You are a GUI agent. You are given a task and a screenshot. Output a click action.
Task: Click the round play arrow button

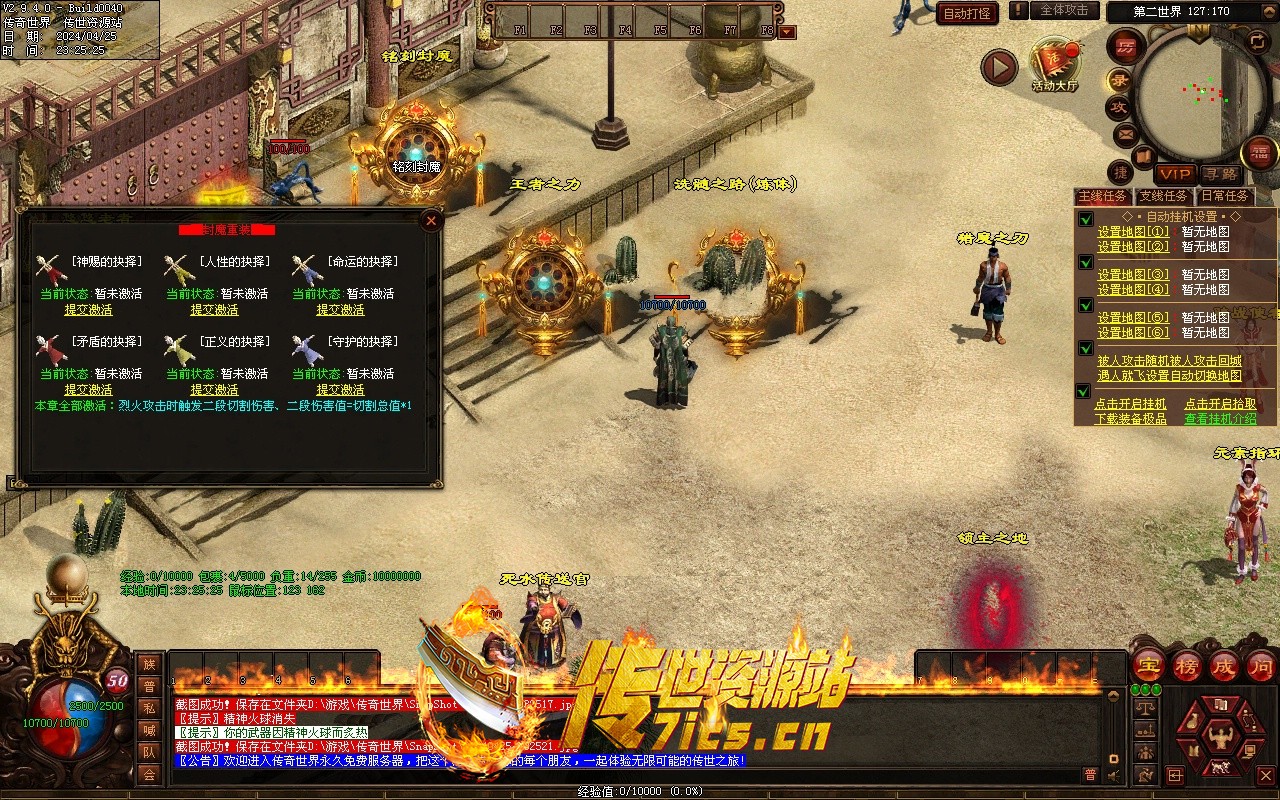(x=998, y=67)
